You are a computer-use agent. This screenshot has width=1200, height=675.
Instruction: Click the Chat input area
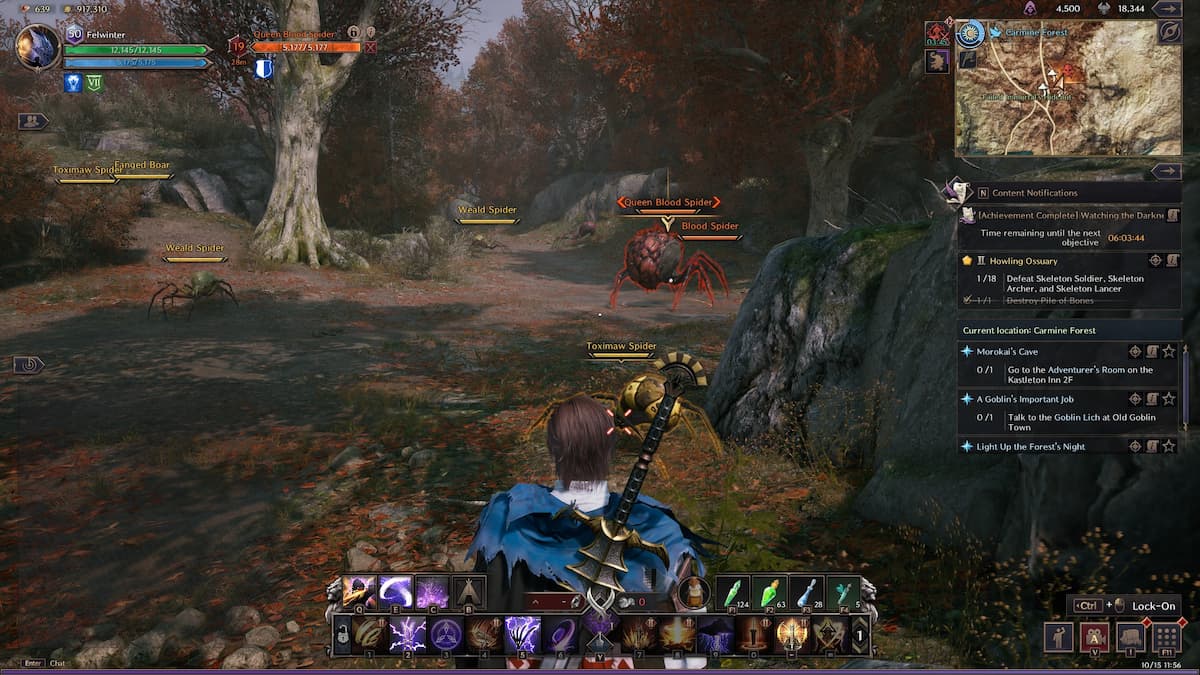pyautogui.click(x=58, y=662)
